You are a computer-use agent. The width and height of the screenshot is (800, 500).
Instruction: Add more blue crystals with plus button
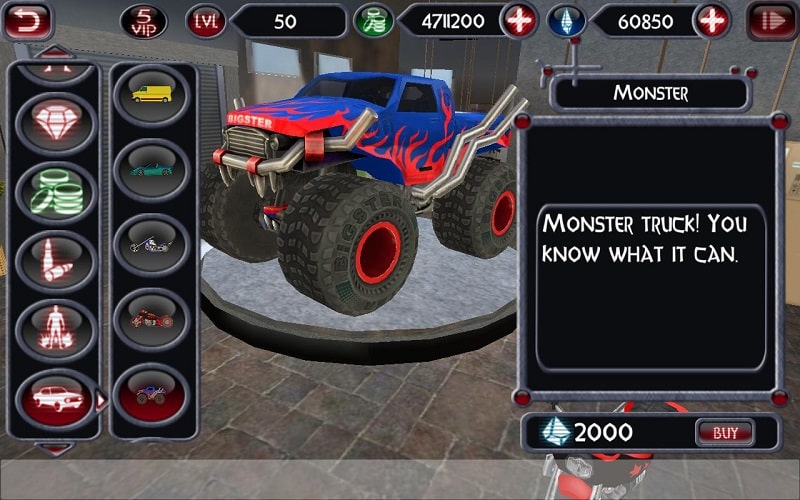tap(711, 21)
